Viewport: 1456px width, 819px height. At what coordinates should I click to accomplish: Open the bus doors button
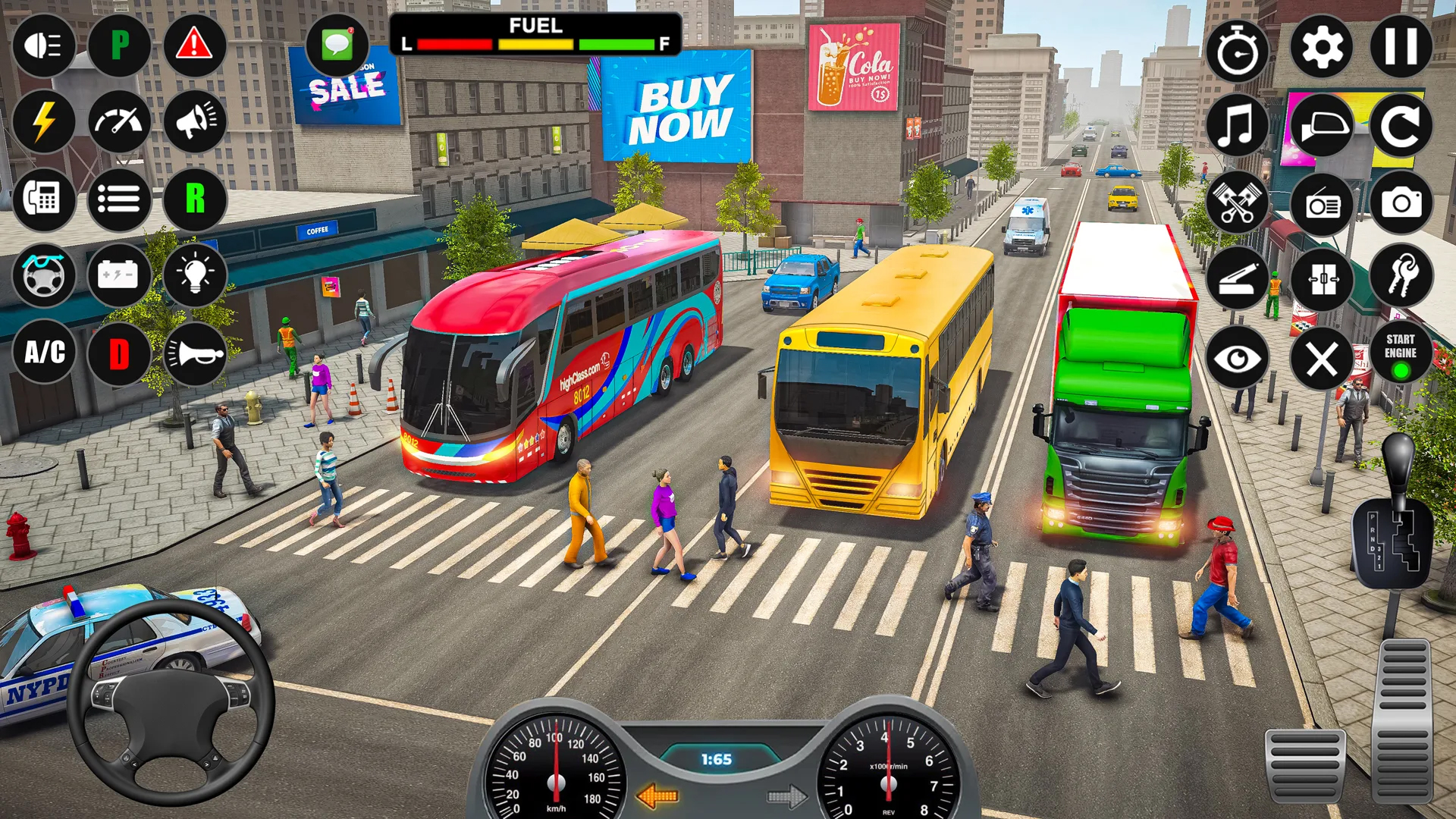(x=1323, y=278)
